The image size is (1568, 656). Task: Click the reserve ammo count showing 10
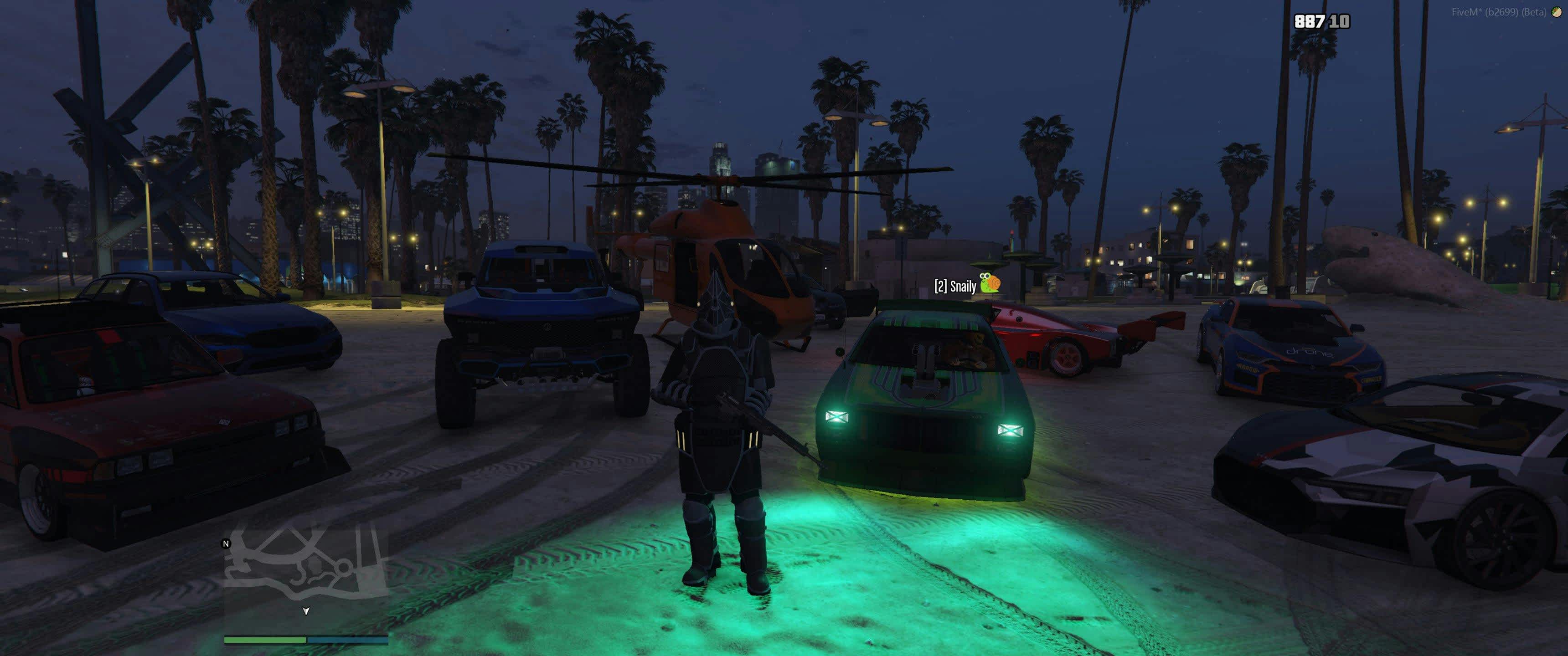point(1341,21)
